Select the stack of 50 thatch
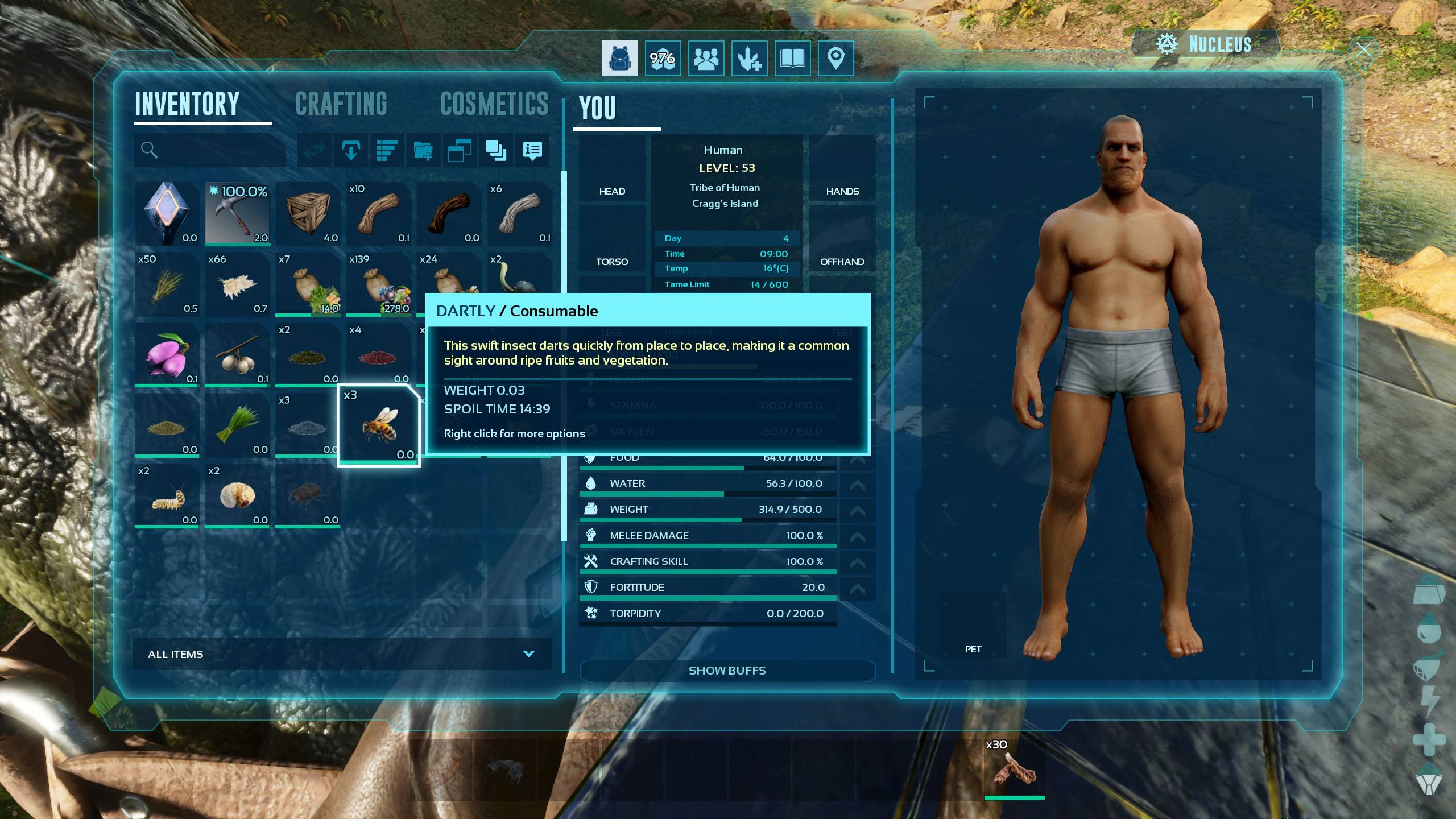Viewport: 1456px width, 819px height. (167, 284)
